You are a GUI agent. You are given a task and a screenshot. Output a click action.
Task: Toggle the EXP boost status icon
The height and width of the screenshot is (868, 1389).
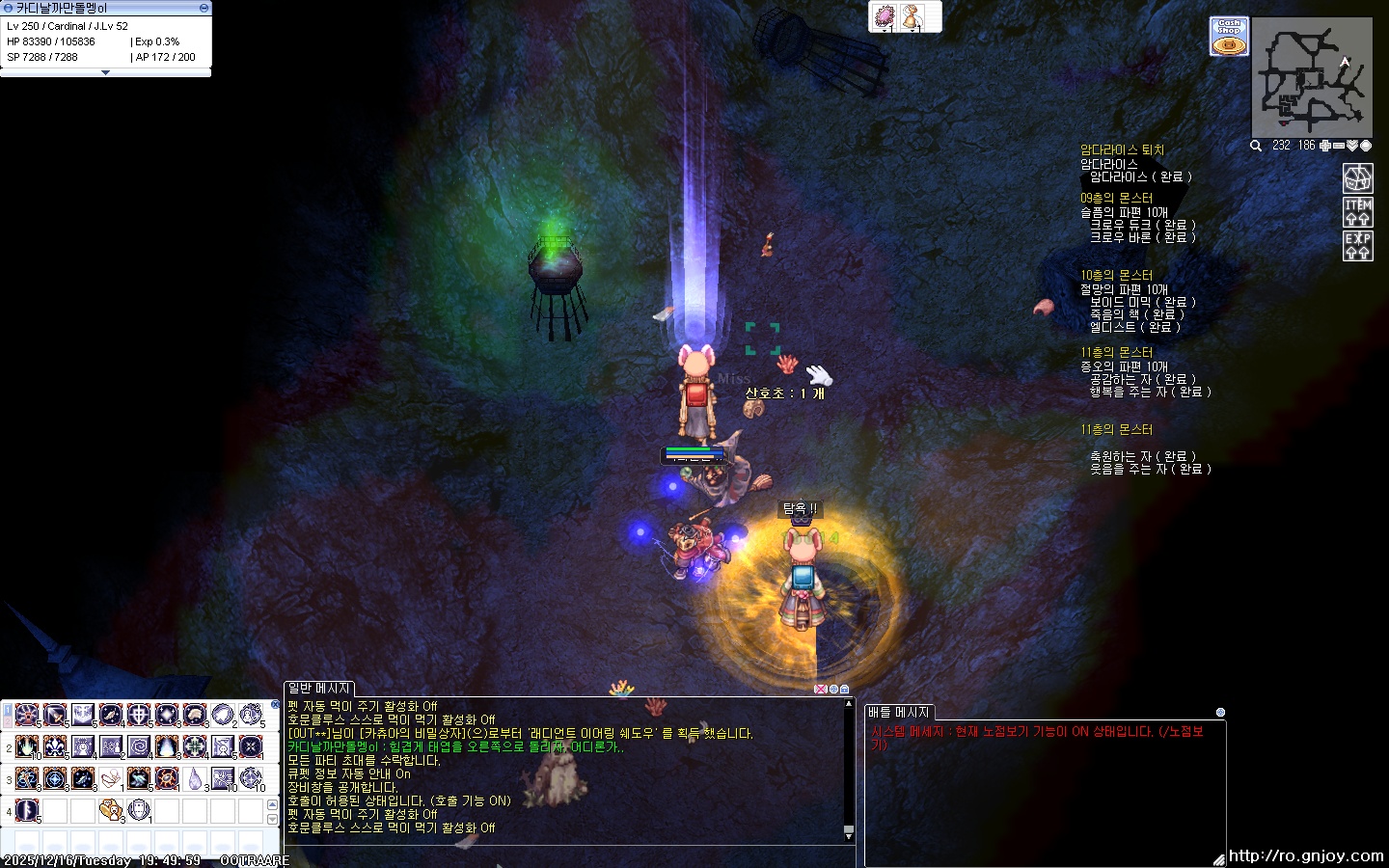1358,245
